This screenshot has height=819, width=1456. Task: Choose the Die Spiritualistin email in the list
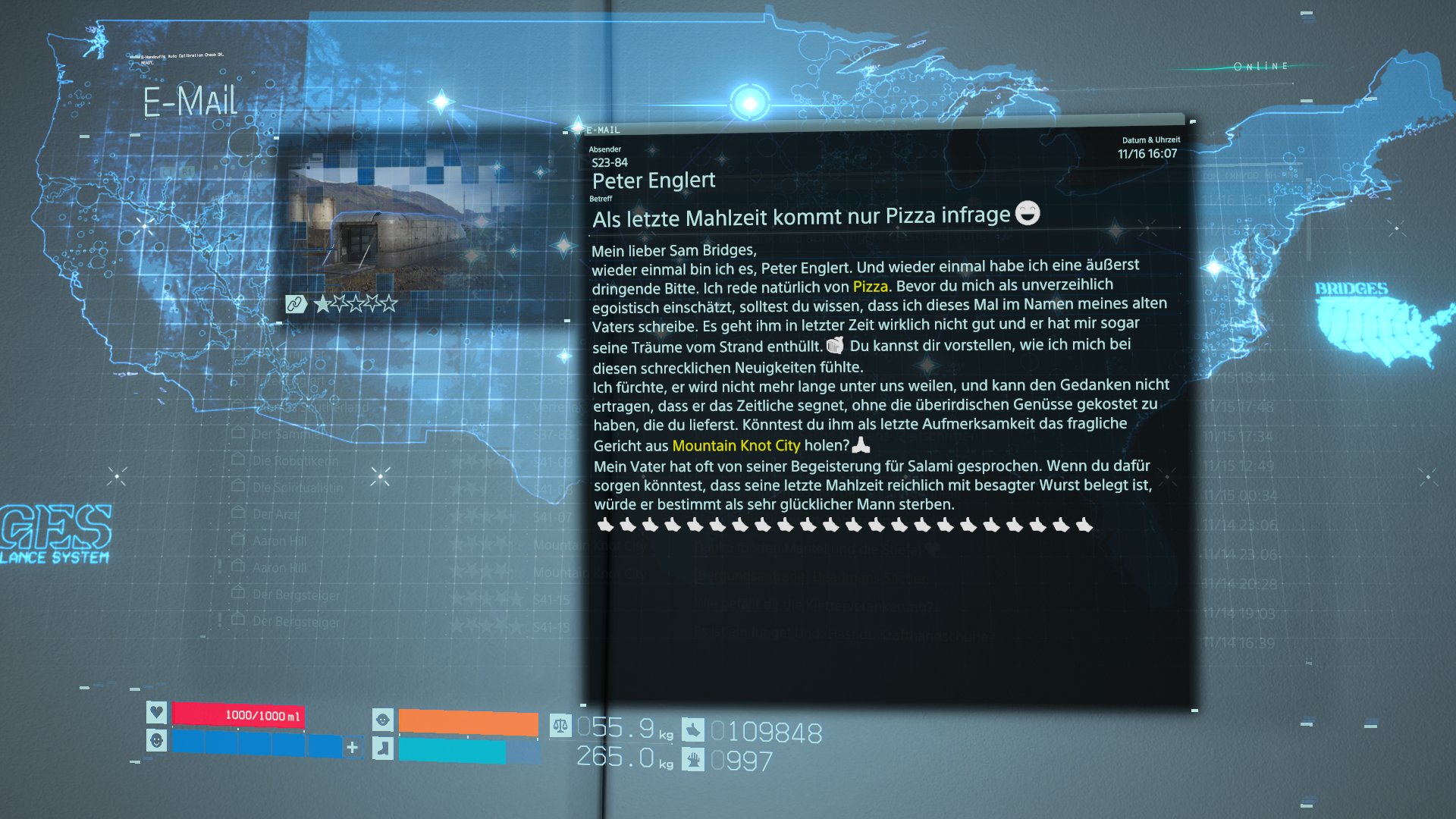point(297,488)
